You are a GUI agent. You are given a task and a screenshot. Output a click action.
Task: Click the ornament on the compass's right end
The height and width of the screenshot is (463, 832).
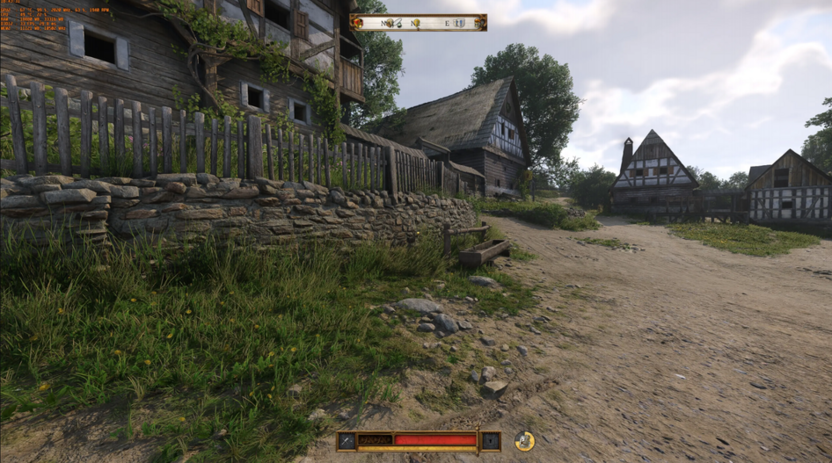pyautogui.click(x=481, y=22)
